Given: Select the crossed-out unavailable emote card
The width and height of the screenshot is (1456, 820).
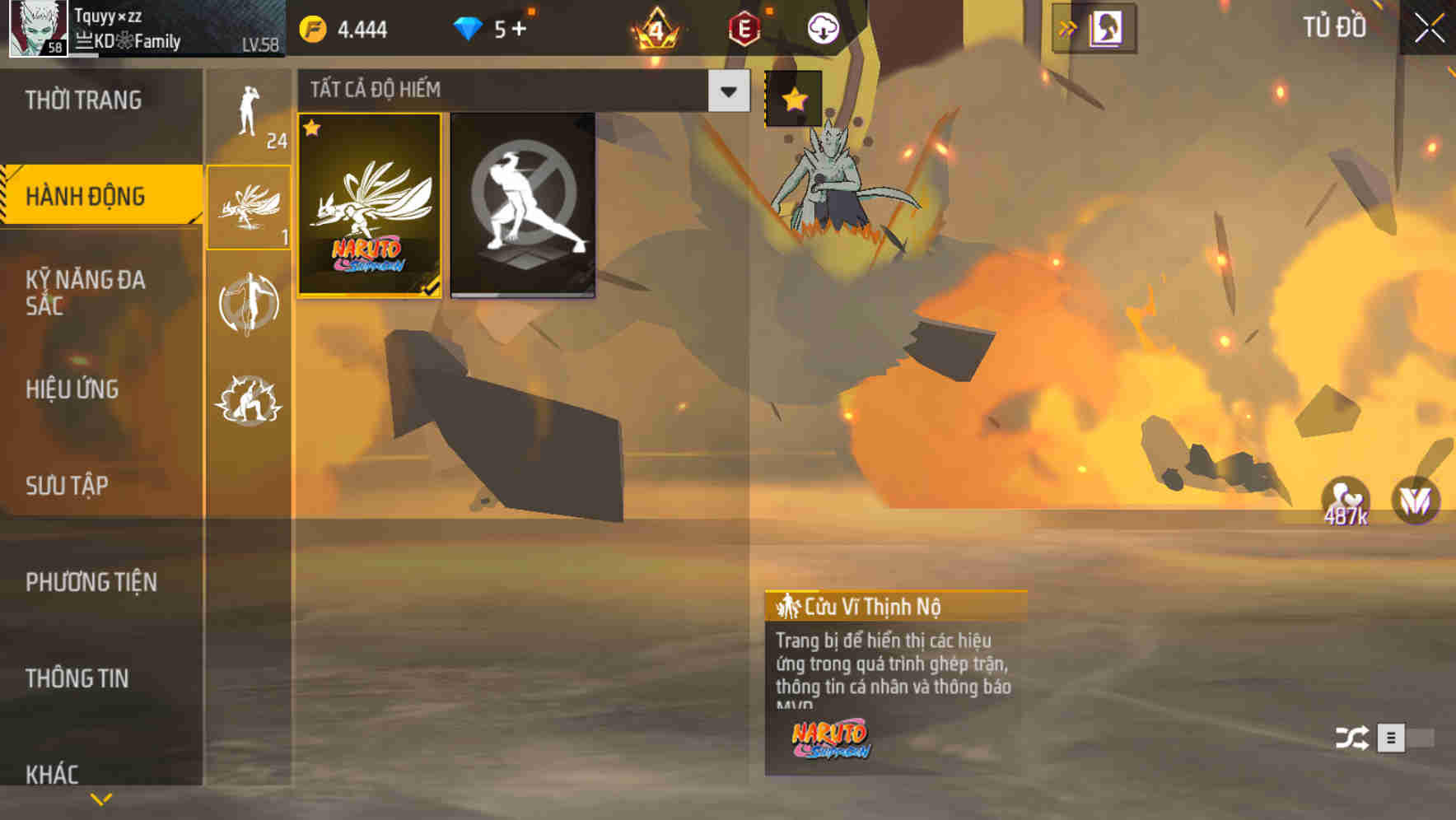Looking at the screenshot, I should tap(523, 206).
